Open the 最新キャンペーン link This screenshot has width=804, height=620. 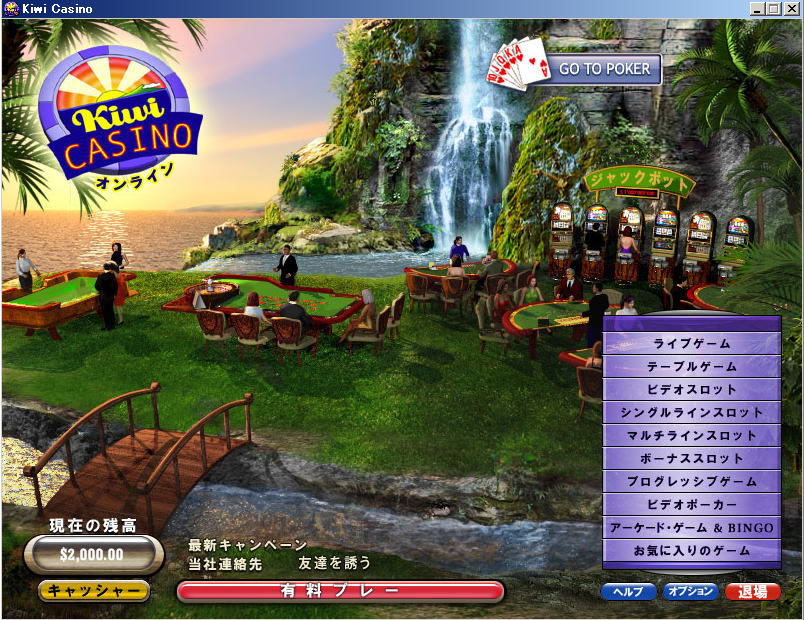(248, 545)
